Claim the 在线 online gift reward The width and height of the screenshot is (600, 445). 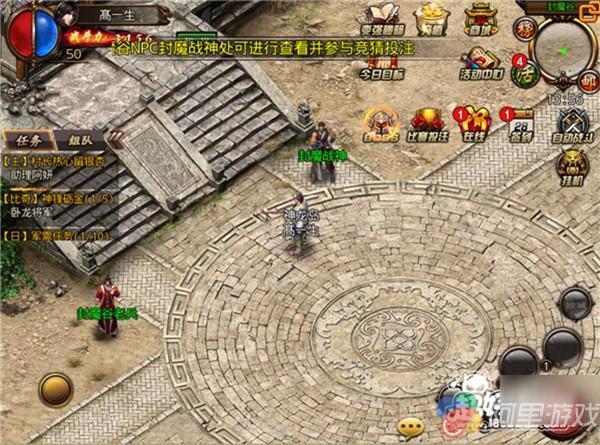point(473,126)
